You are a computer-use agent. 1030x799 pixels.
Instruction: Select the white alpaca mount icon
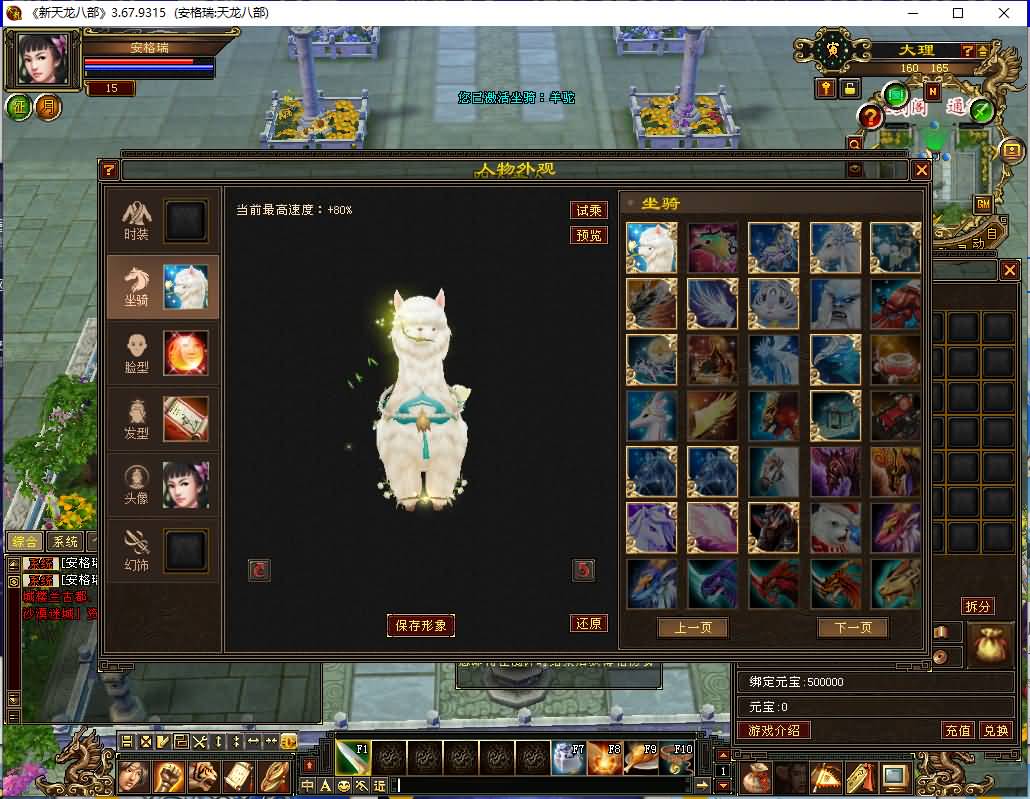coord(651,247)
